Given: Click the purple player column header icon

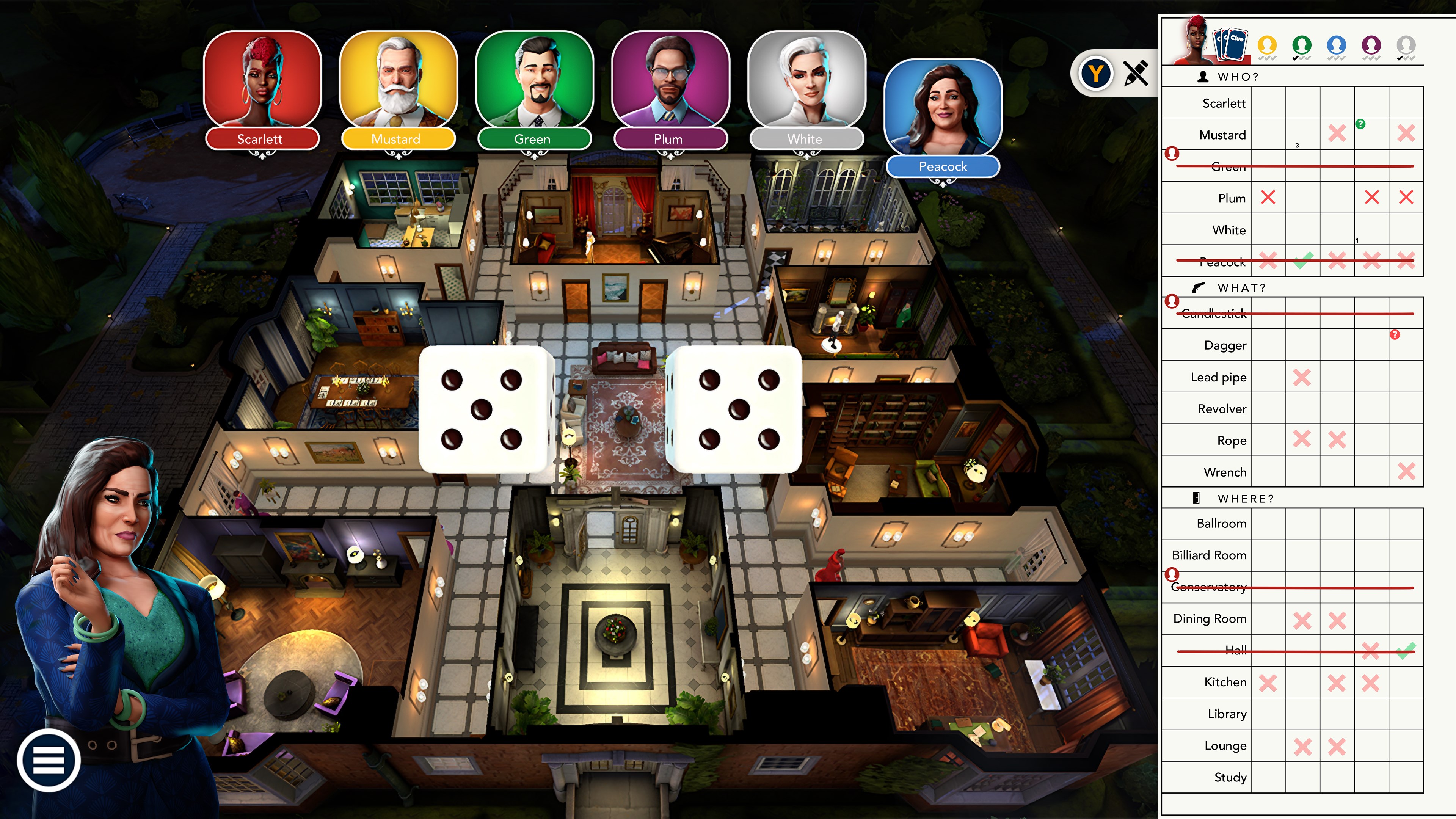Looking at the screenshot, I should click(1372, 45).
